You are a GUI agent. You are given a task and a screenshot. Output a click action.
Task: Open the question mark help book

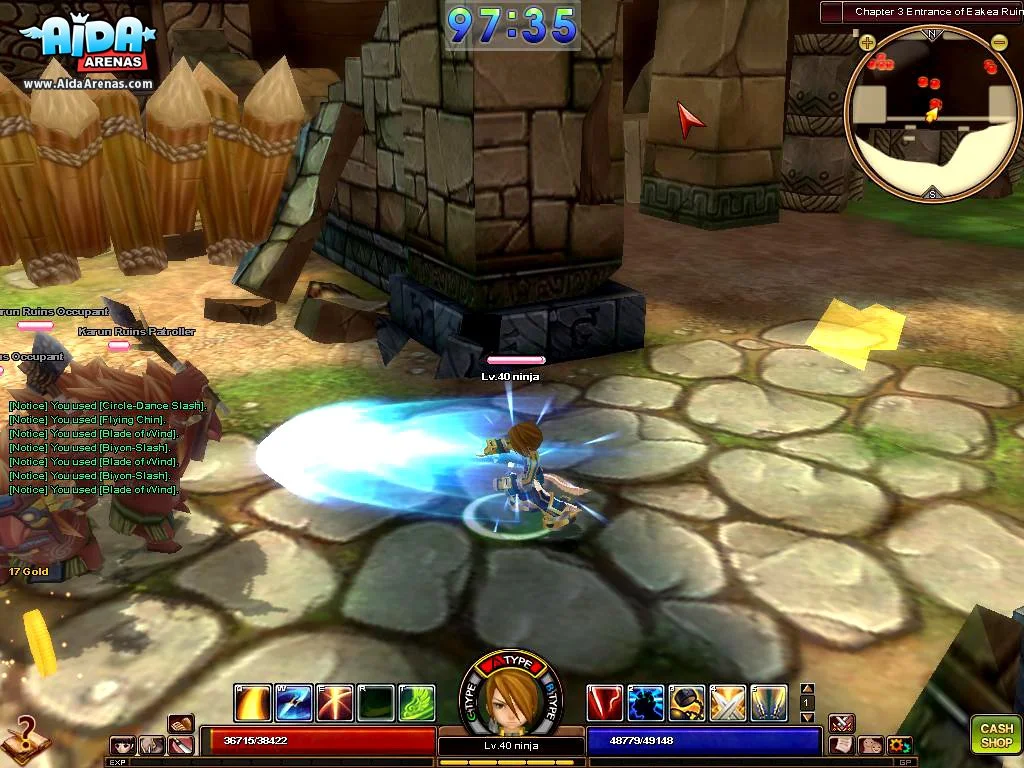coord(20,738)
